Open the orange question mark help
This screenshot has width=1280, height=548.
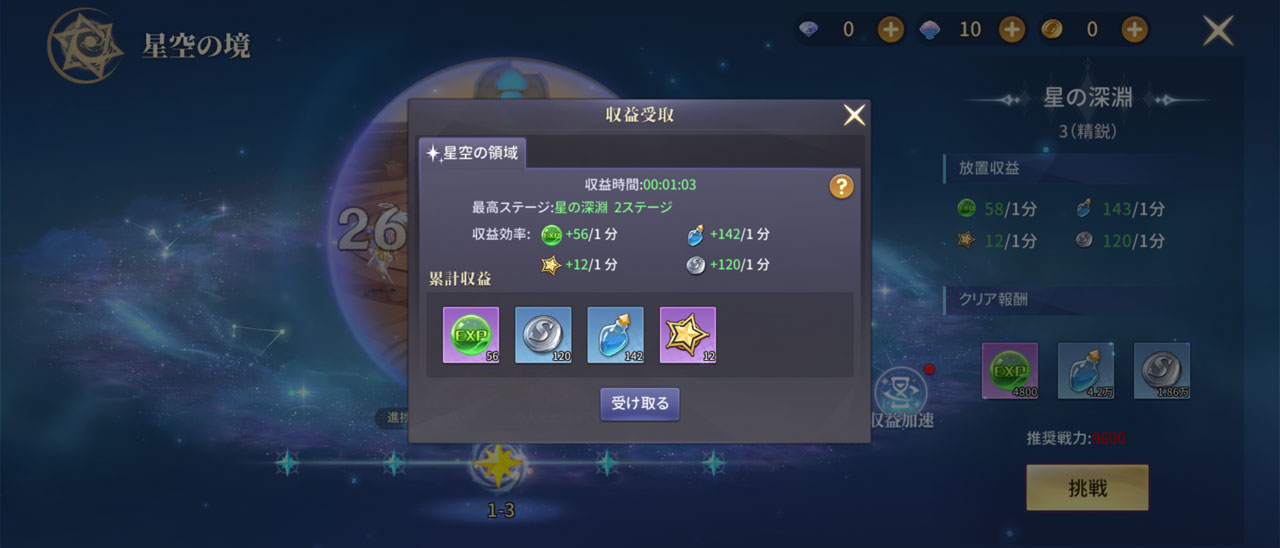(x=841, y=186)
